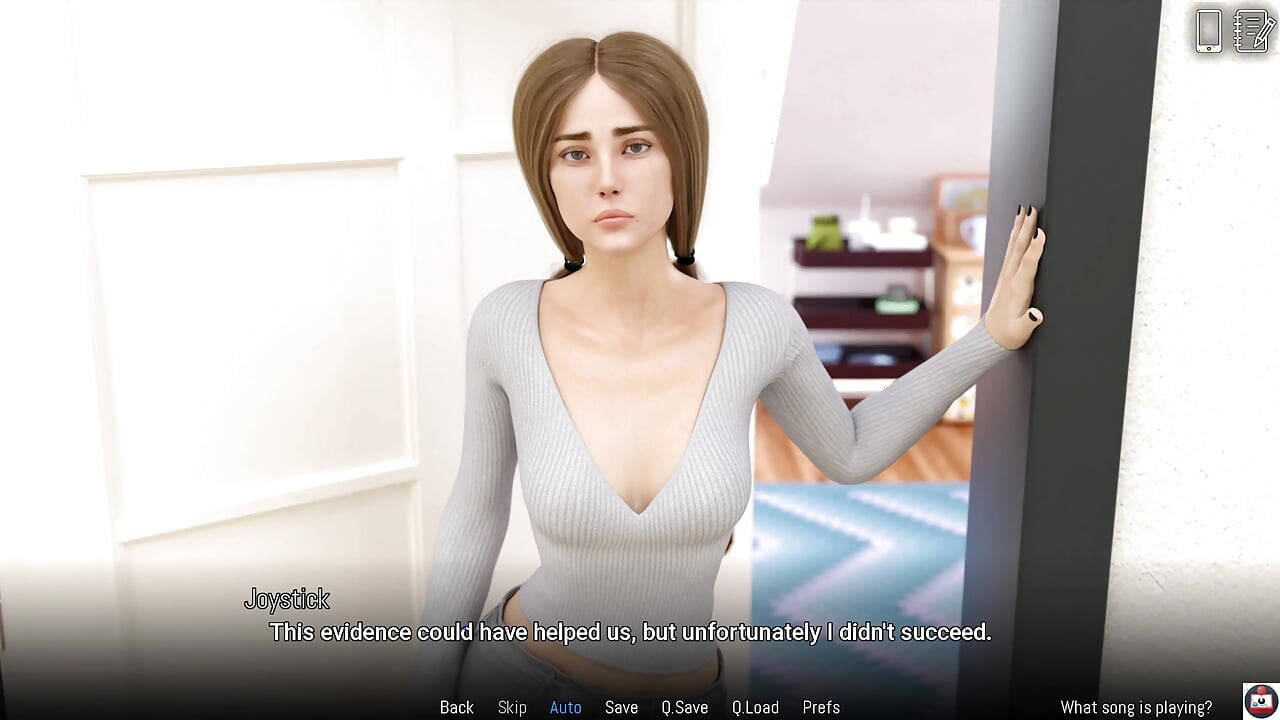The width and height of the screenshot is (1280, 720).
Task: Open the phone icon
Action: 1209,30
